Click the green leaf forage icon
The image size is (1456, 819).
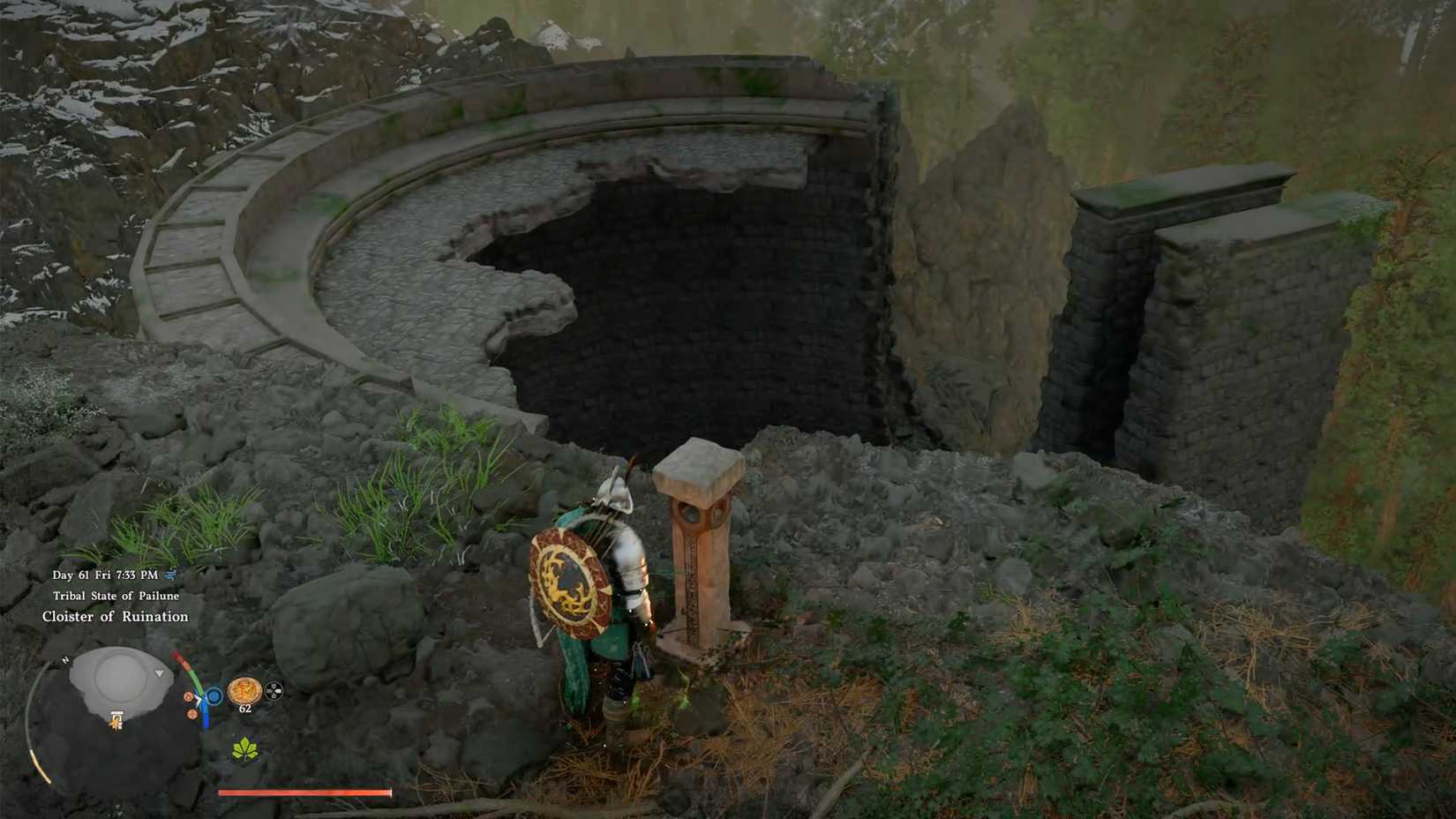tap(244, 749)
